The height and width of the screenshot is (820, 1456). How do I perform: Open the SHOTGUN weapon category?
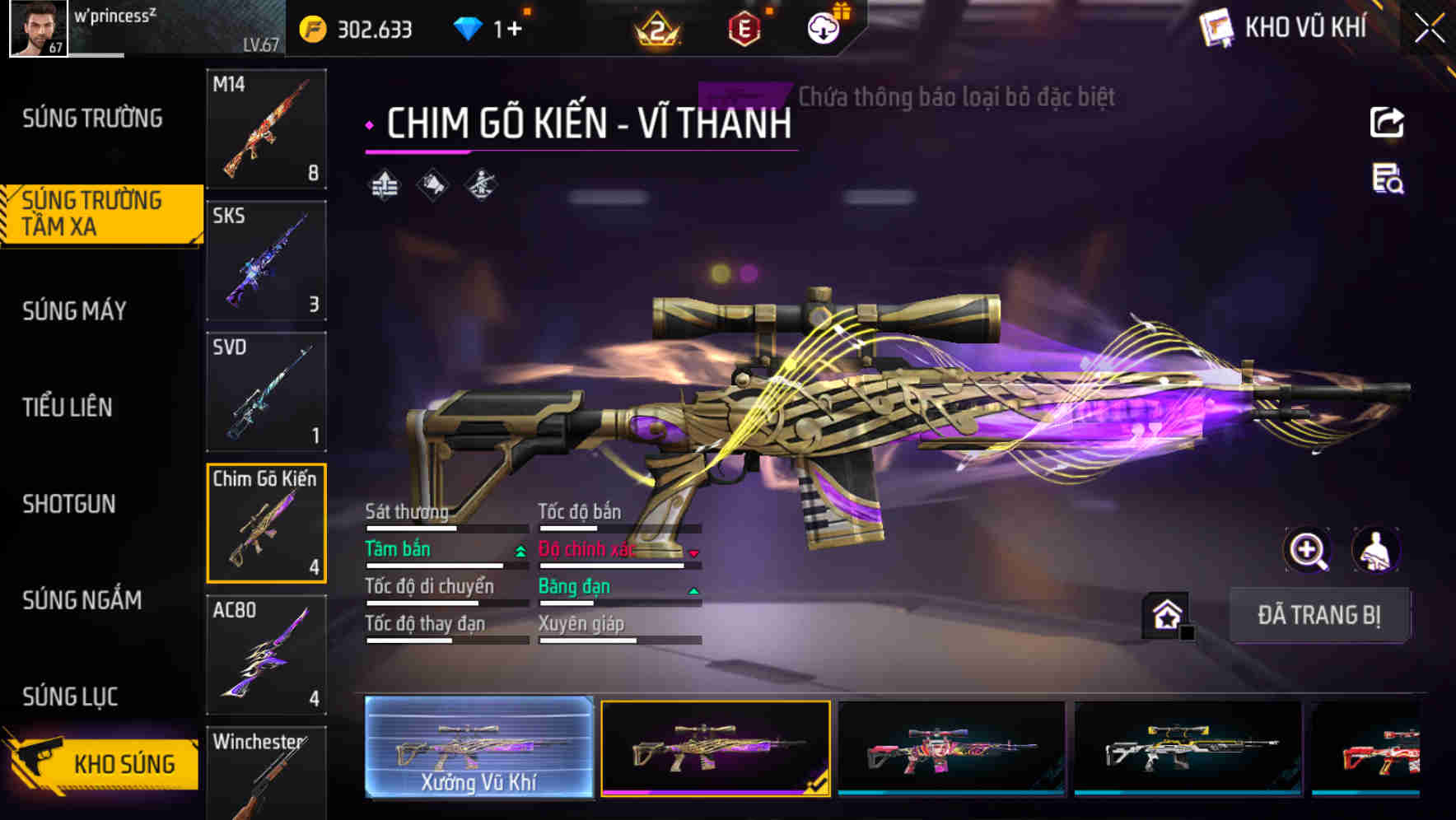point(70,504)
